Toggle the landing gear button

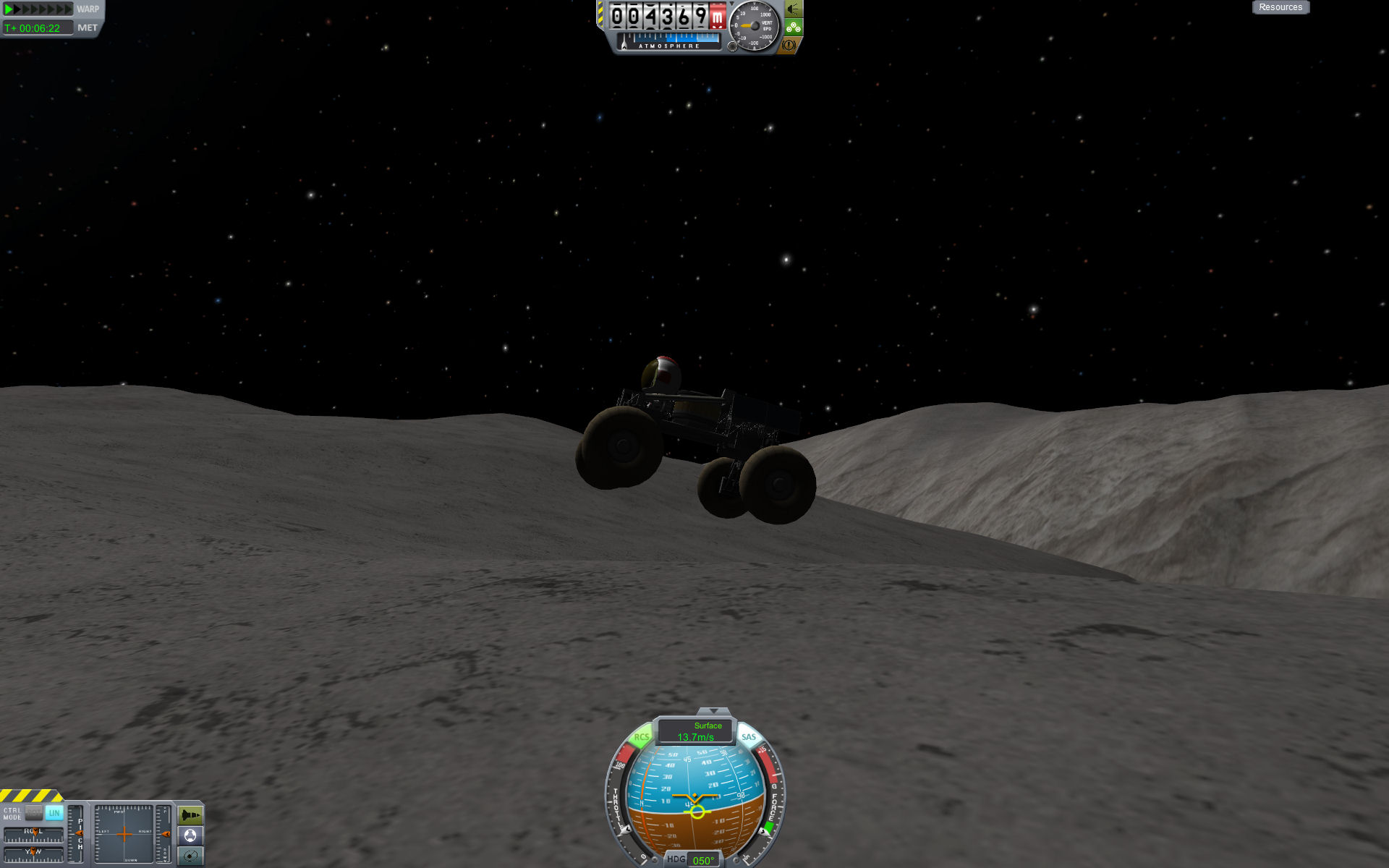[794, 27]
